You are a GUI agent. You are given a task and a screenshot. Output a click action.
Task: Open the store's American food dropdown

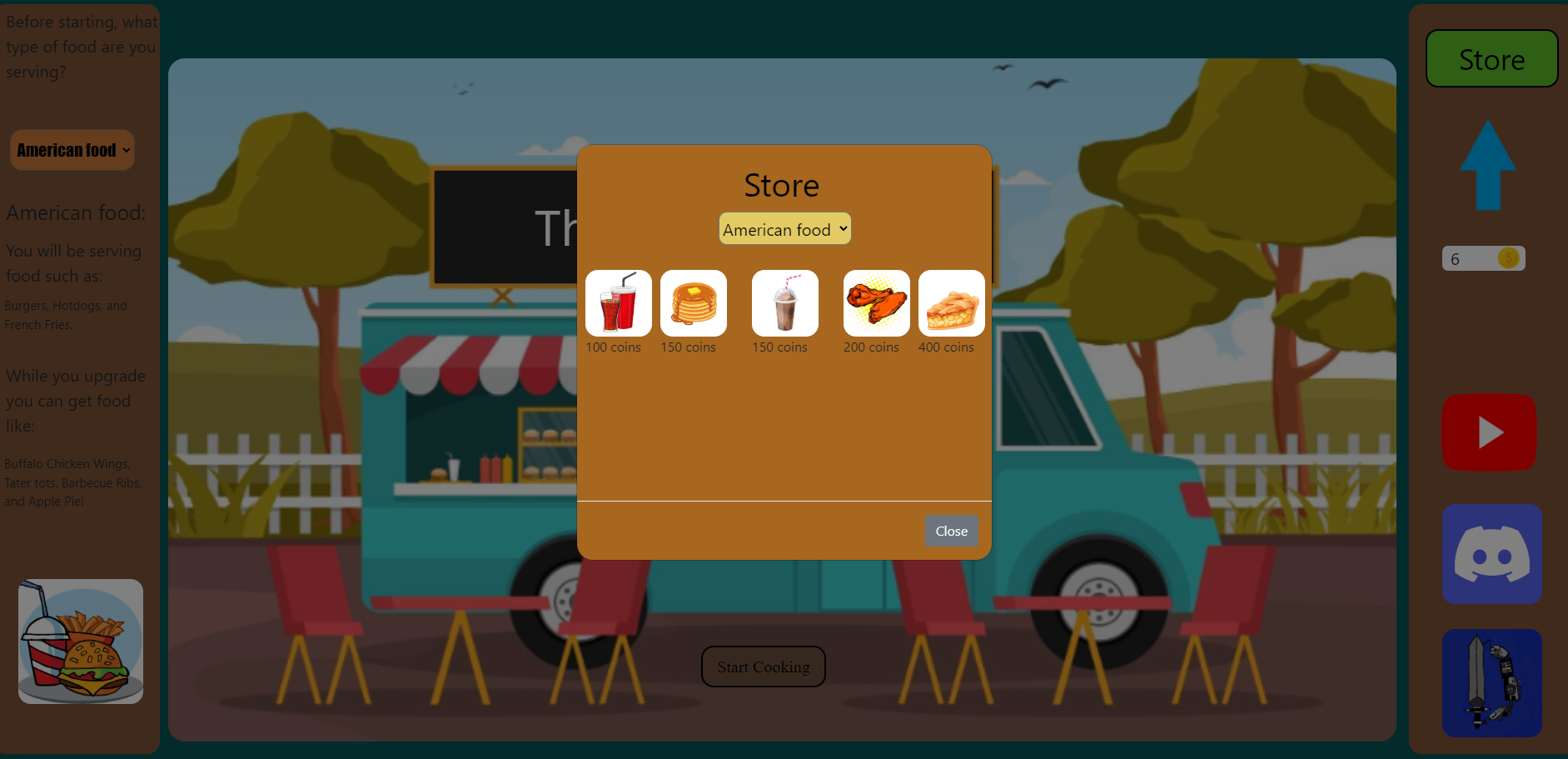[784, 229]
